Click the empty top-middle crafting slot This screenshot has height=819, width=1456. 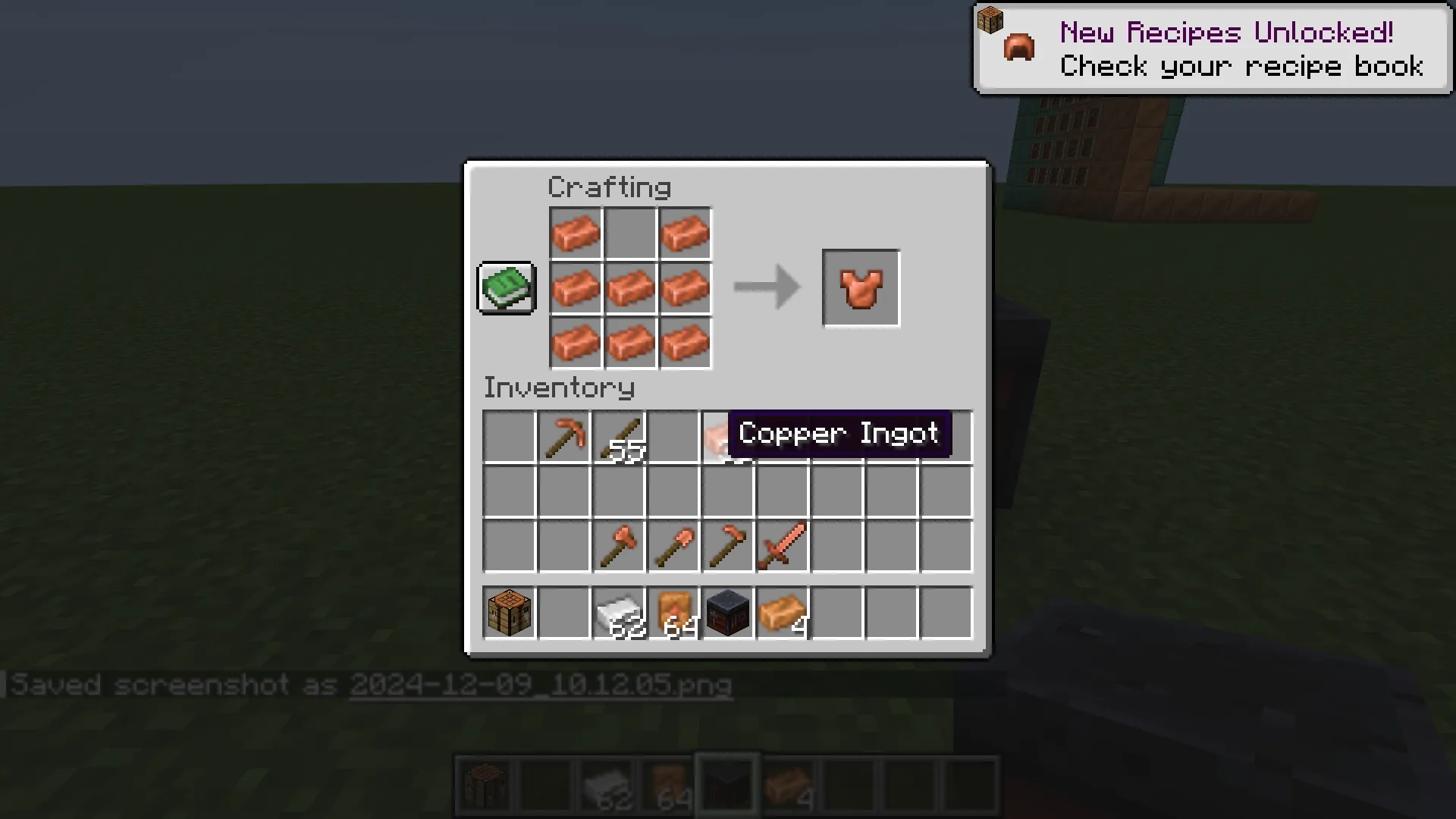[x=630, y=233]
